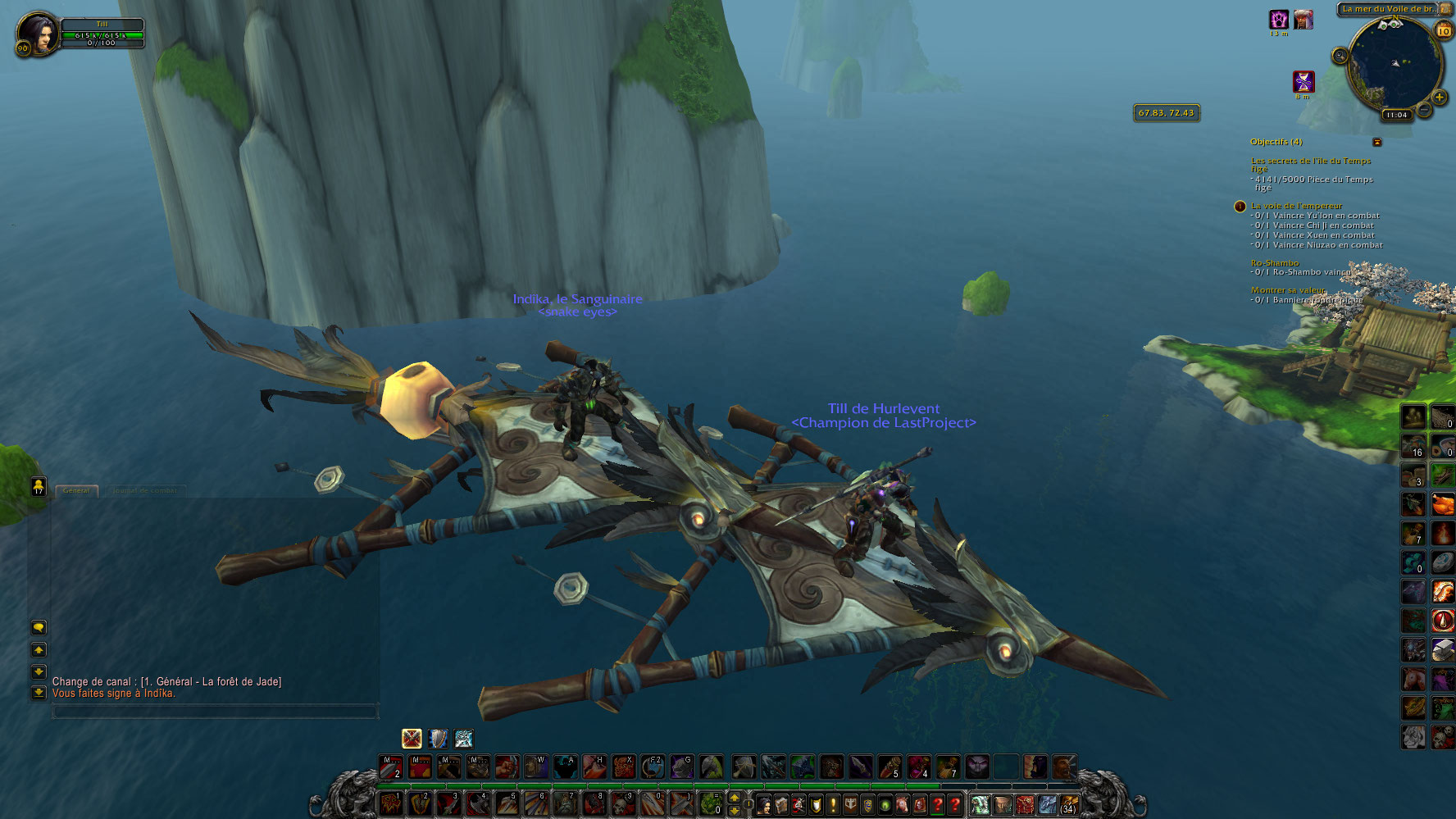This screenshot has height=819, width=1456.
Task: Zoom in on the minimap
Action: click(x=1439, y=97)
